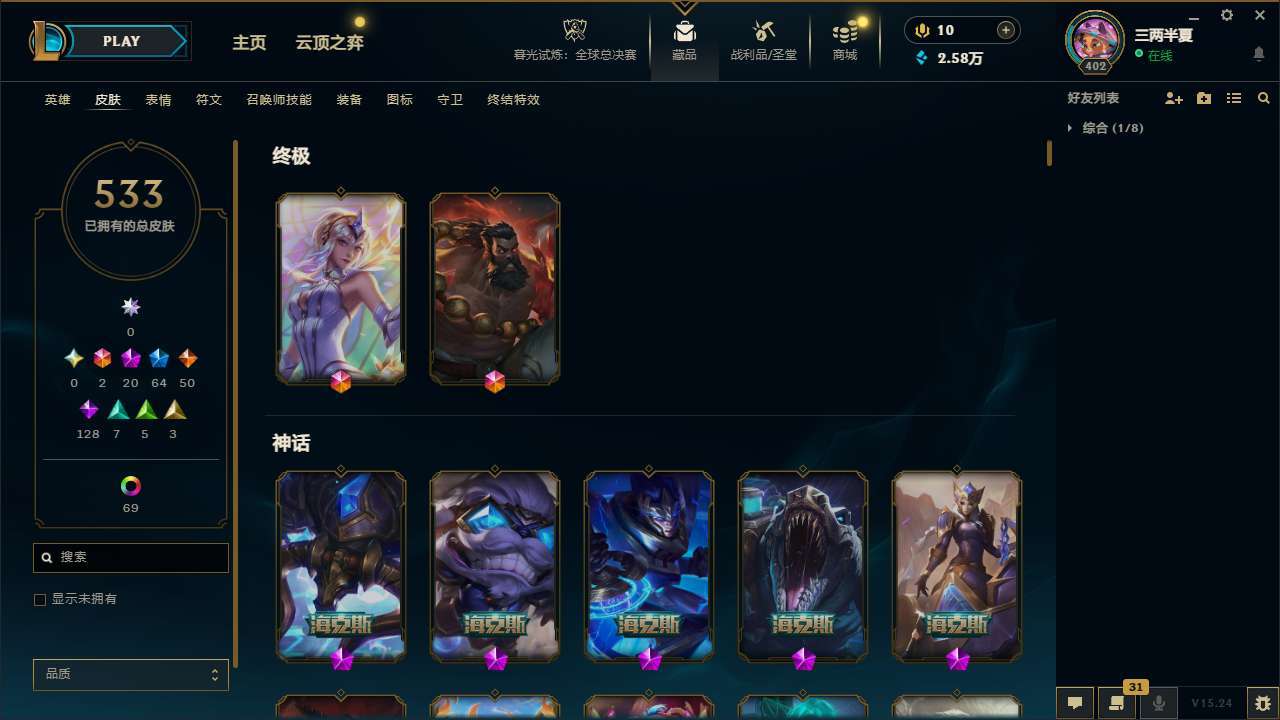
Task: Open the friend list search icon
Action: 1263,98
